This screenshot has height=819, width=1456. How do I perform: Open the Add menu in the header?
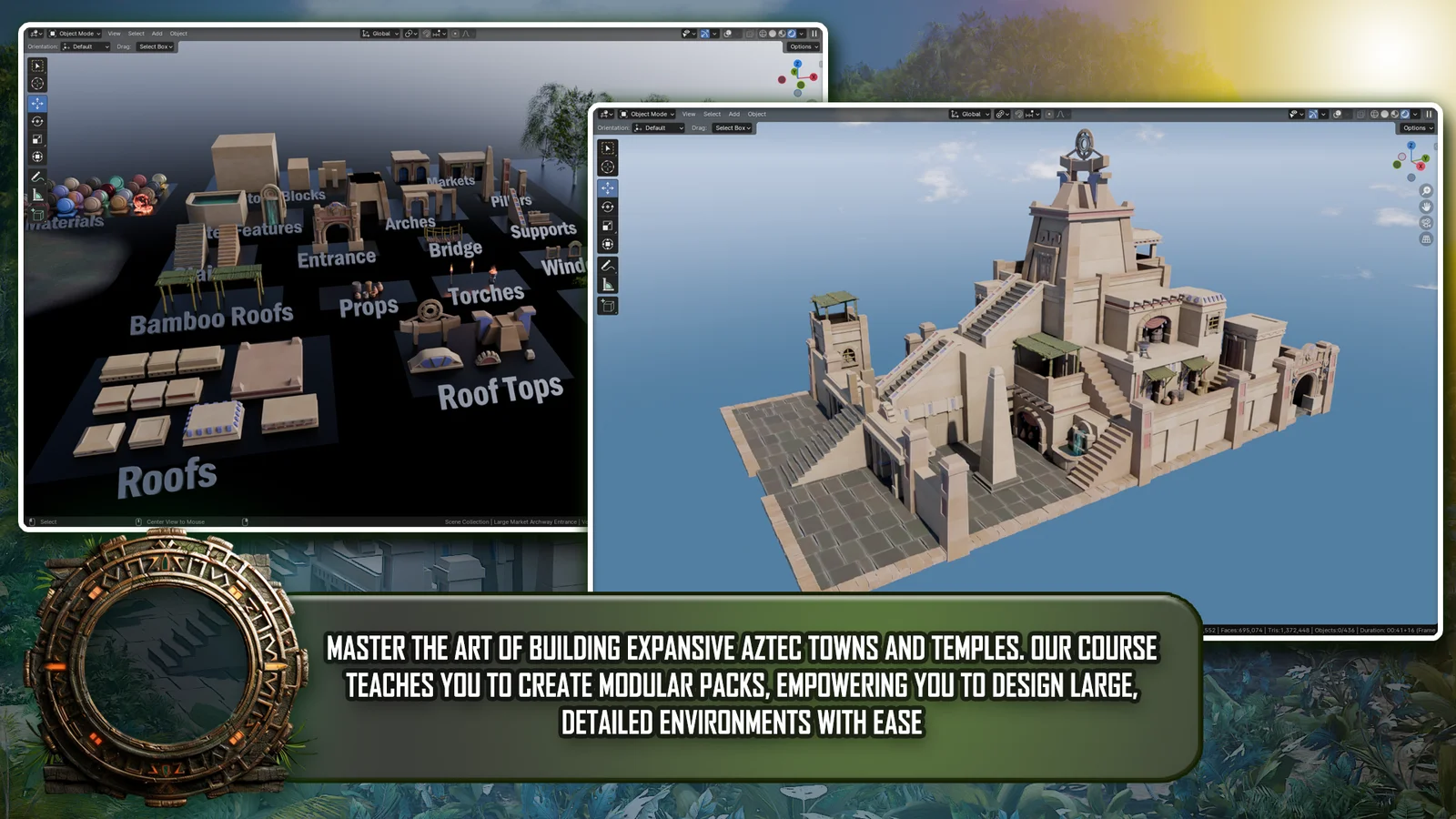click(733, 114)
